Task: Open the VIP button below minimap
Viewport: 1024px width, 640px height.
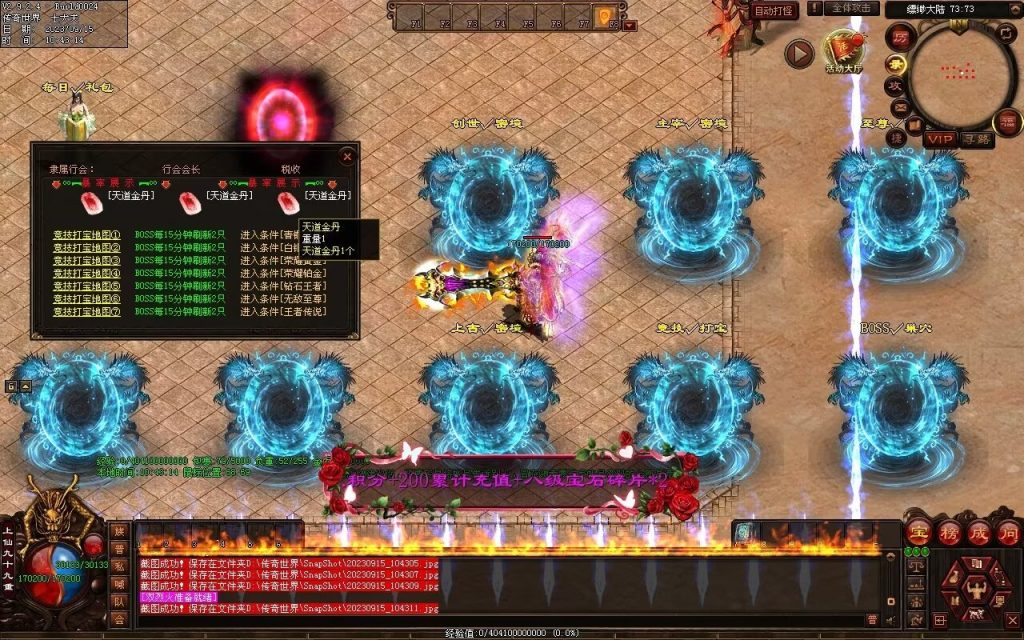Action: [939, 138]
